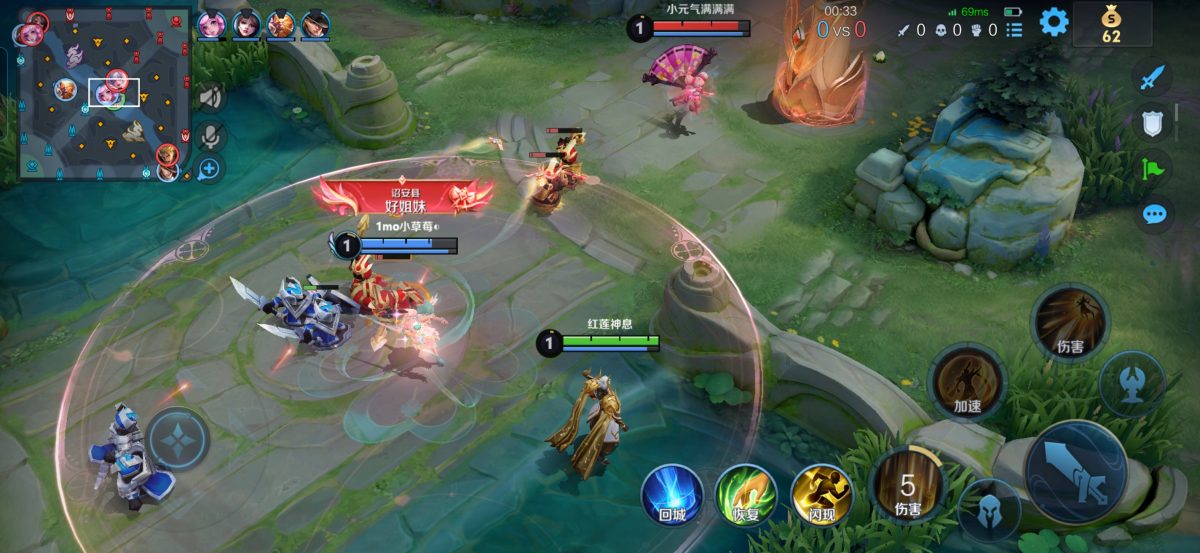
Task: Use the 恢复 heal spell
Action: tap(745, 494)
